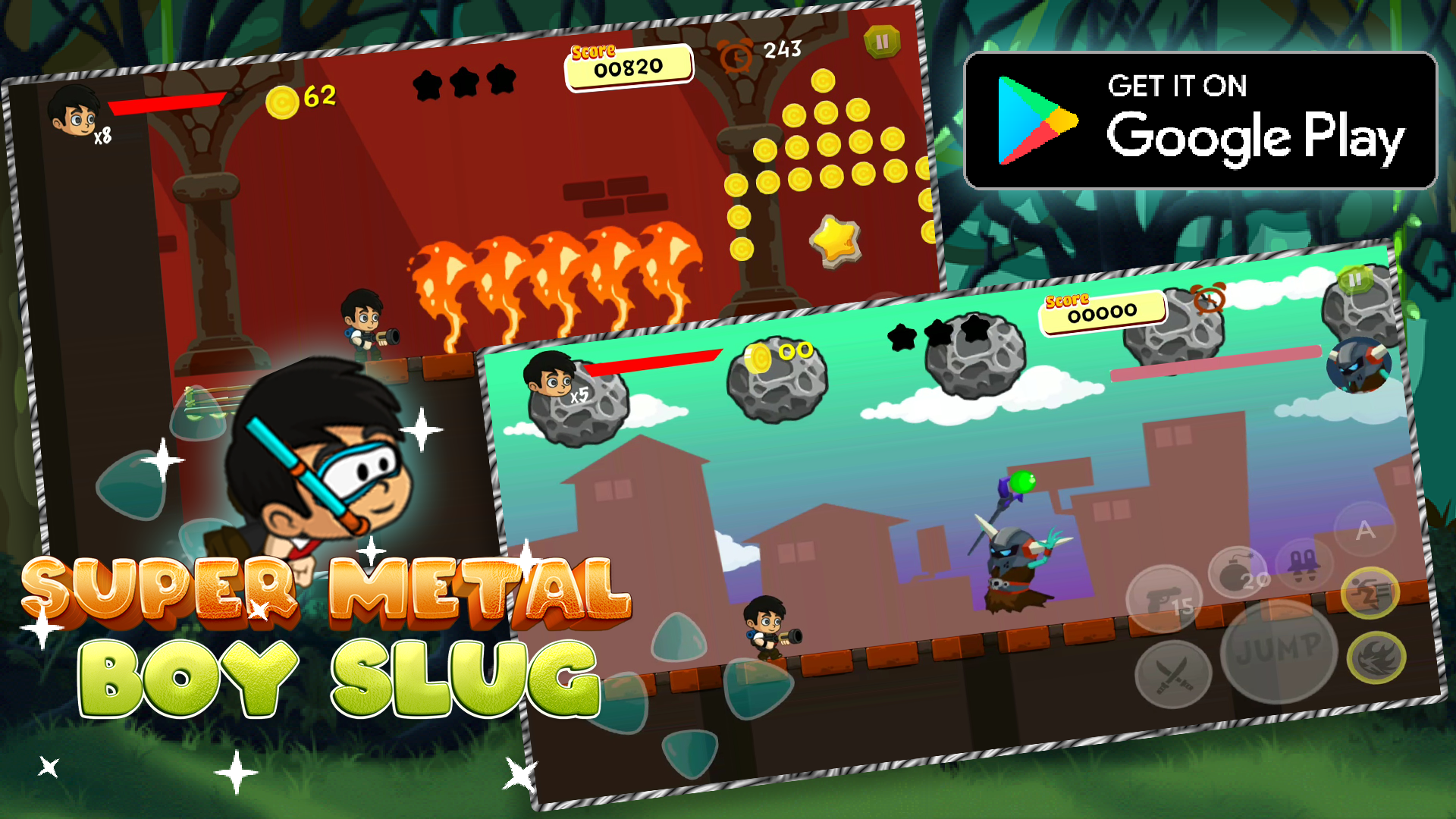Tap the right arrow on the directional pad
This screenshot has width=1456, height=819.
[758, 689]
